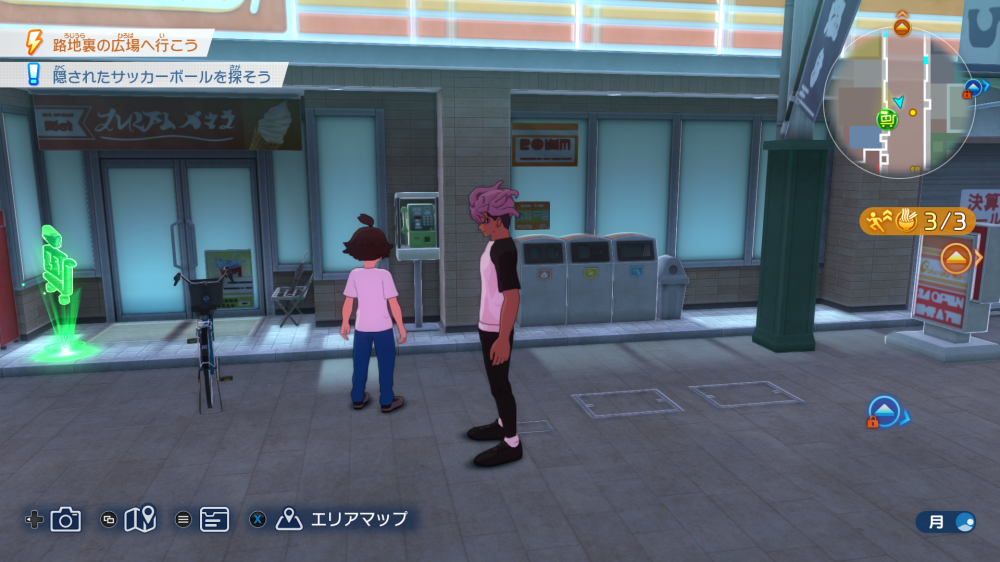Open the camera photo mode icon
The height and width of the screenshot is (562, 1000).
pyautogui.click(x=66, y=519)
